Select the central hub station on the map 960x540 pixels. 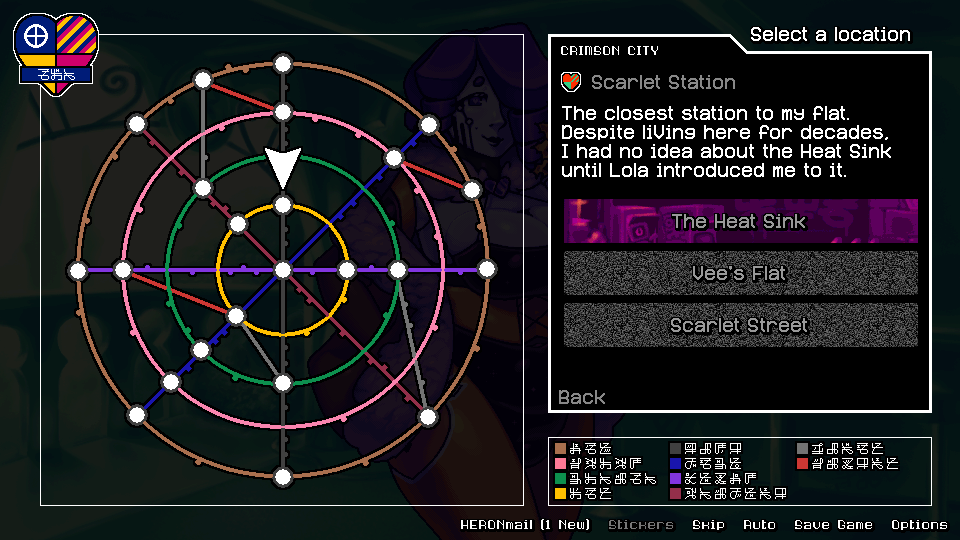point(283,270)
